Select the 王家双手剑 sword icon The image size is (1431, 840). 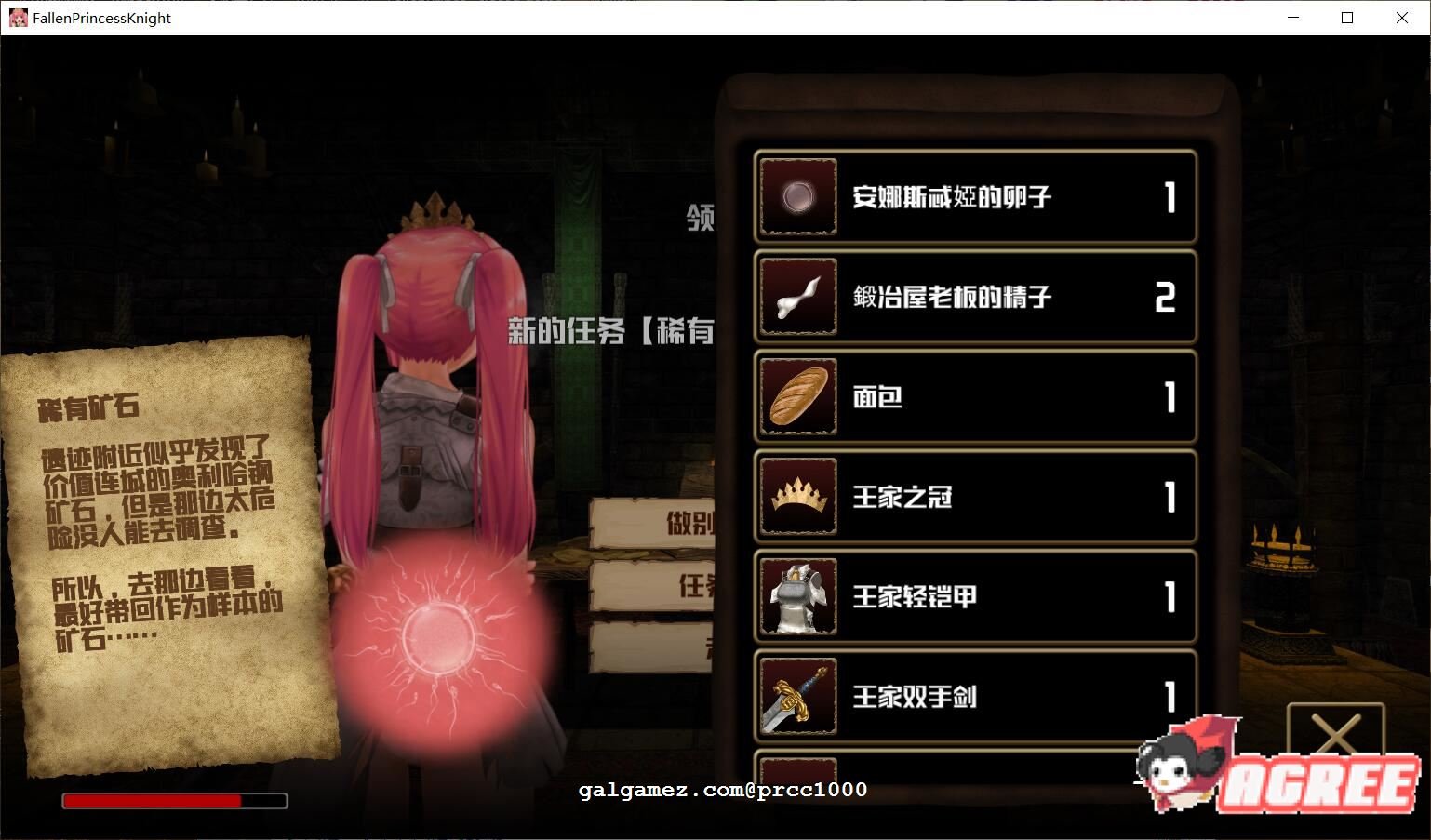[x=797, y=697]
